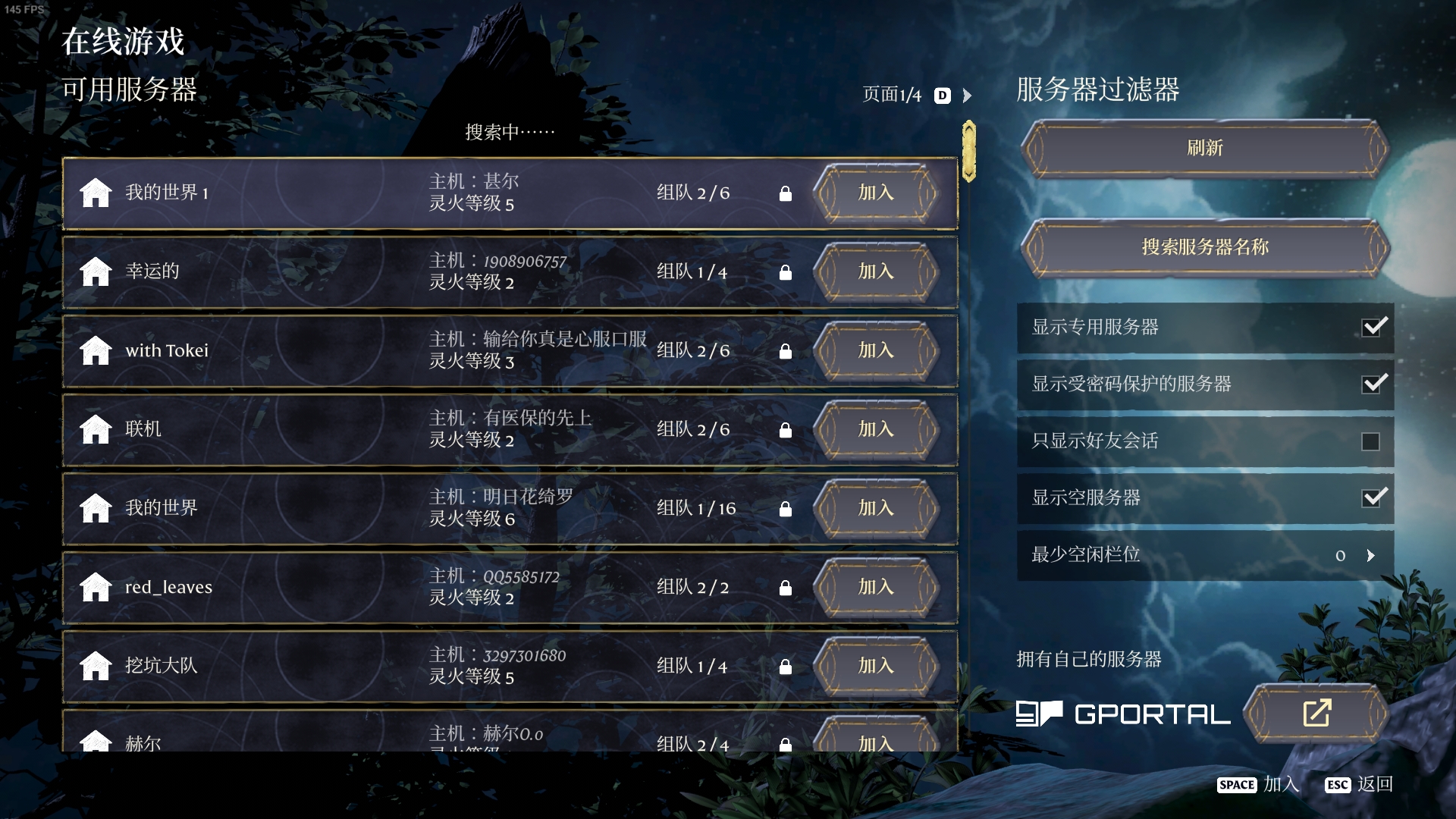The image size is (1456, 819).
Task: Toggle 显示专用服务器 checkbox
Action: click(1373, 327)
